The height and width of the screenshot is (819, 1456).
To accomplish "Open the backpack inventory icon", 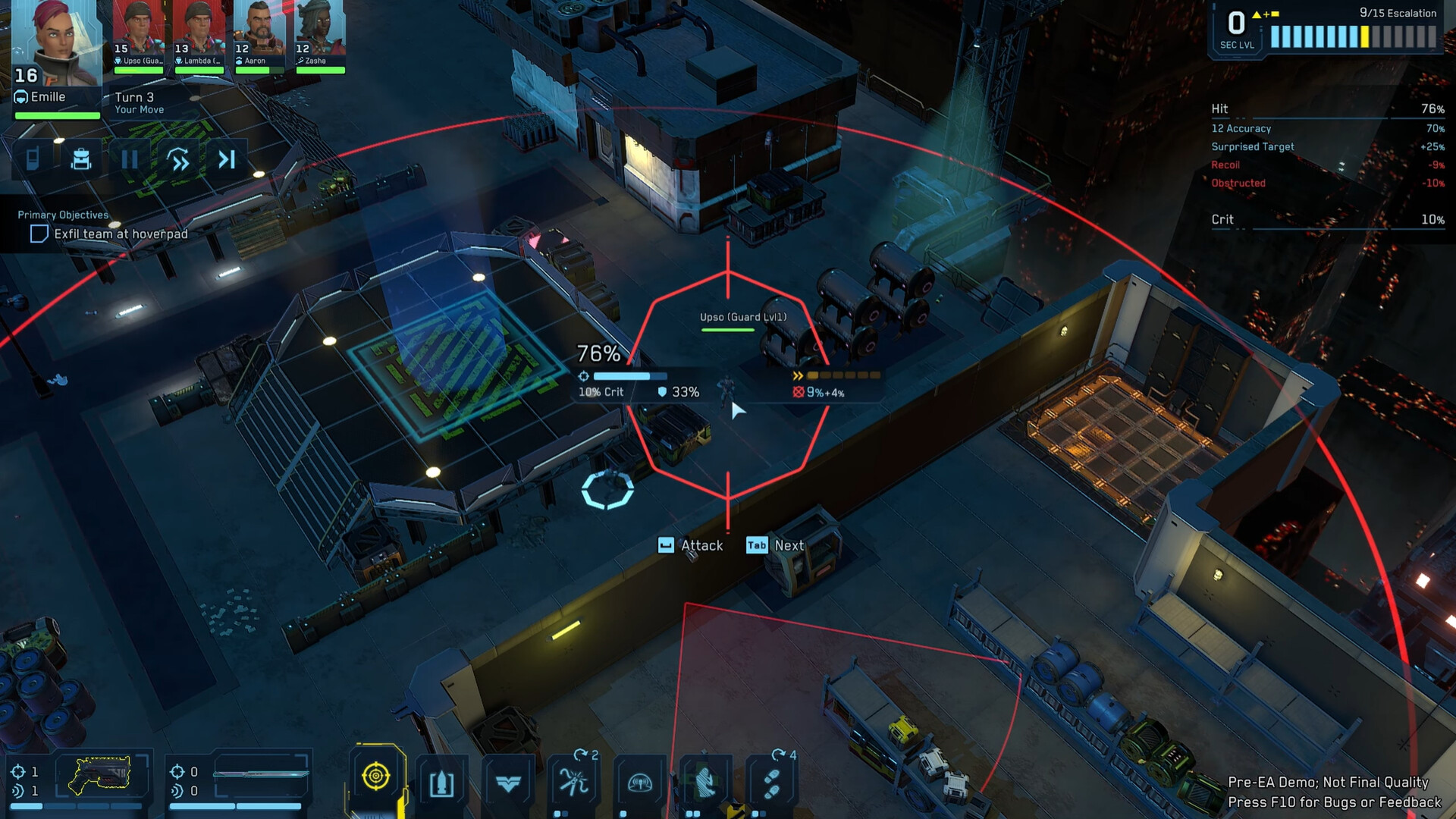I will pos(80,159).
